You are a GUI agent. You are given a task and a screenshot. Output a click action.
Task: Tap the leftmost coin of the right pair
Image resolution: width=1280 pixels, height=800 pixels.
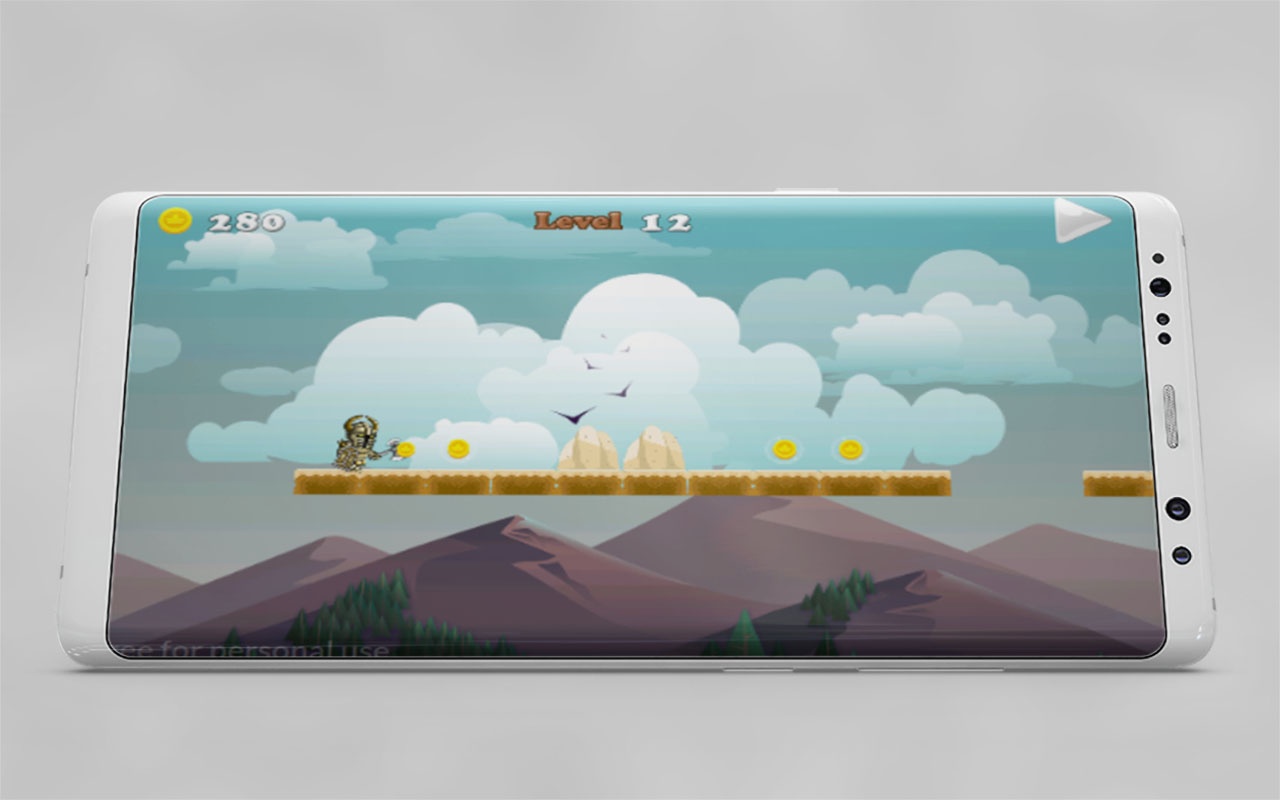point(786,450)
